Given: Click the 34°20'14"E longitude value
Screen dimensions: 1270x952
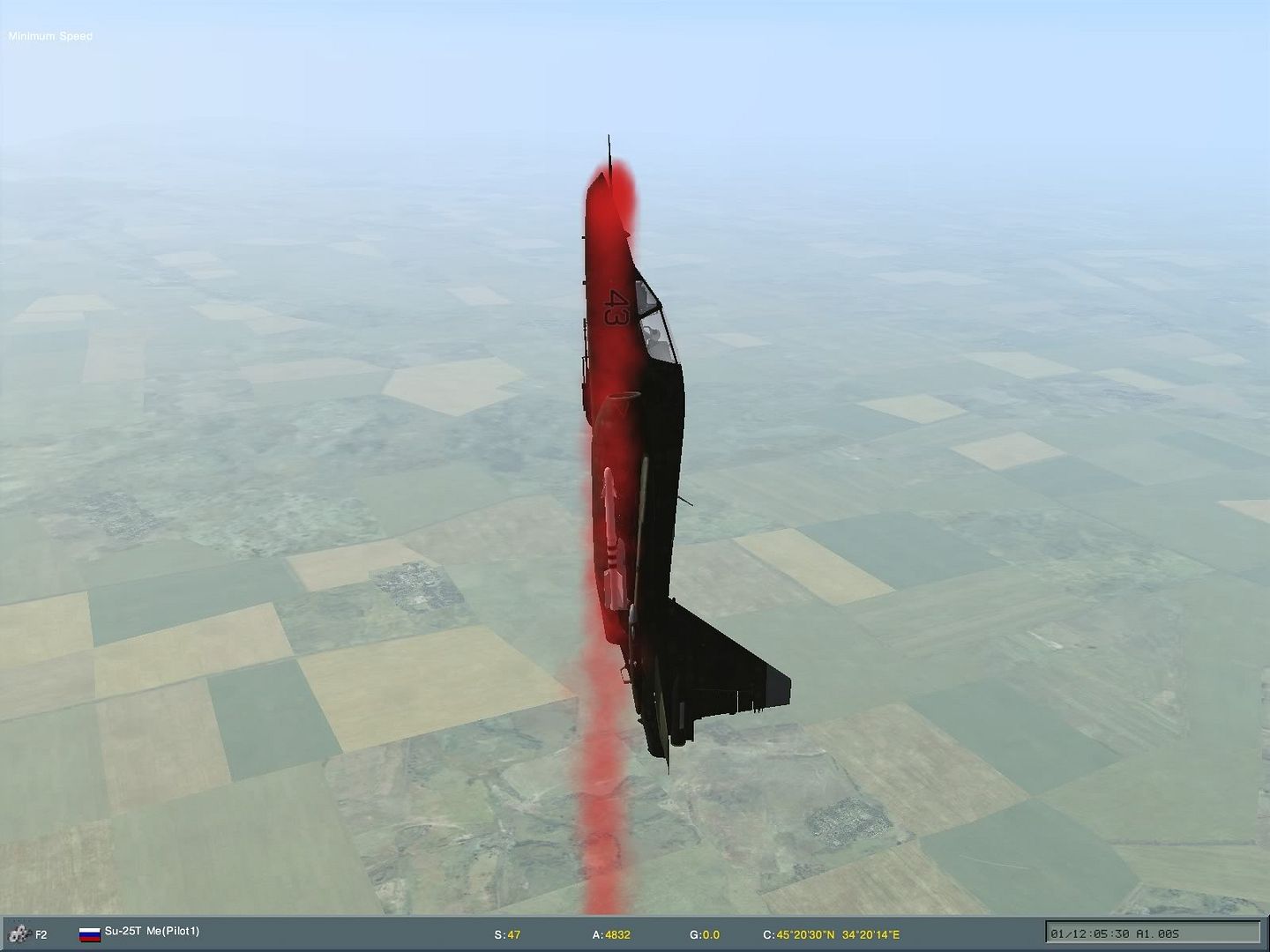Looking at the screenshot, I should point(870,933).
